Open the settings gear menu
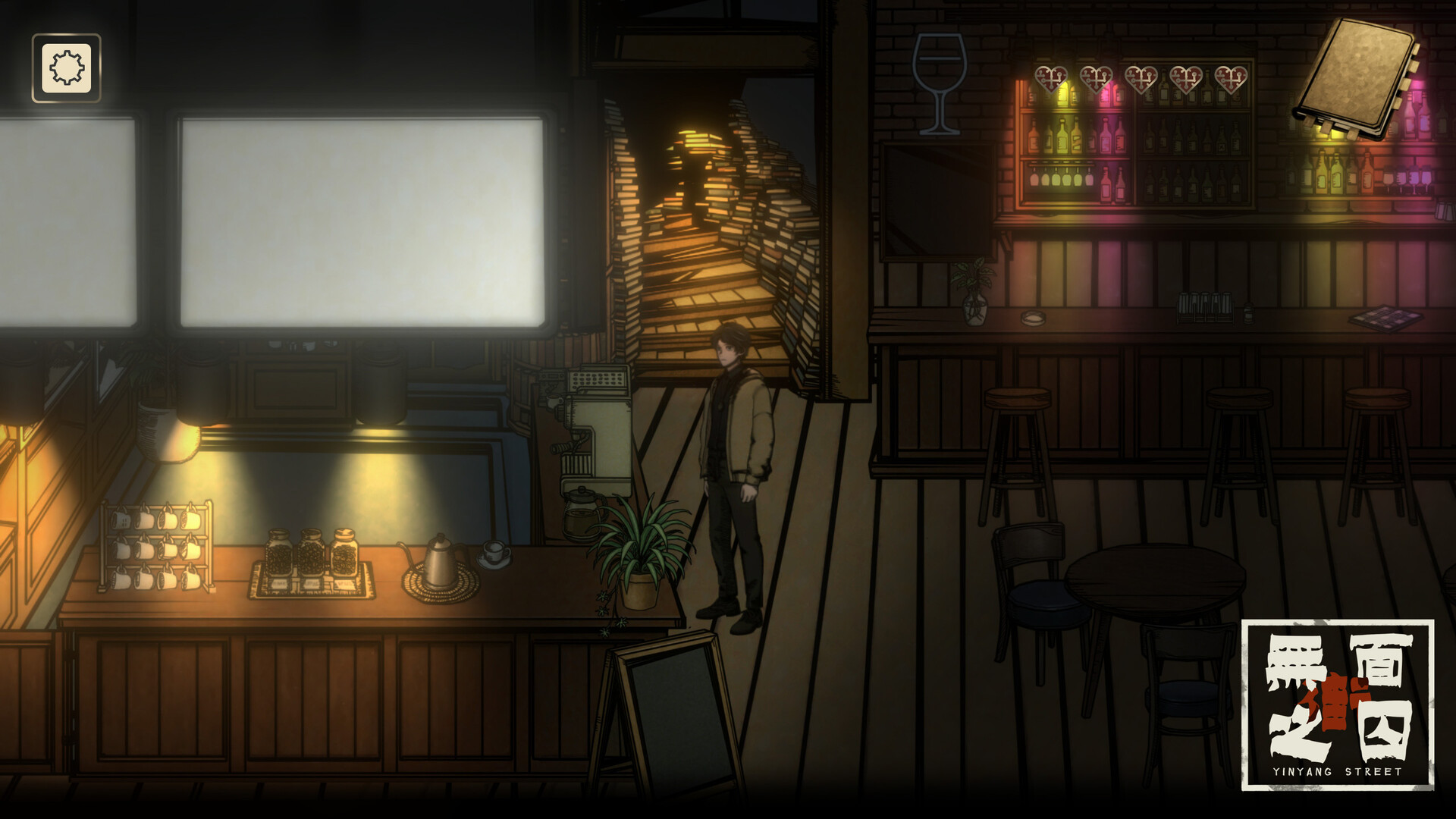Viewport: 1456px width, 819px height. 65,67
